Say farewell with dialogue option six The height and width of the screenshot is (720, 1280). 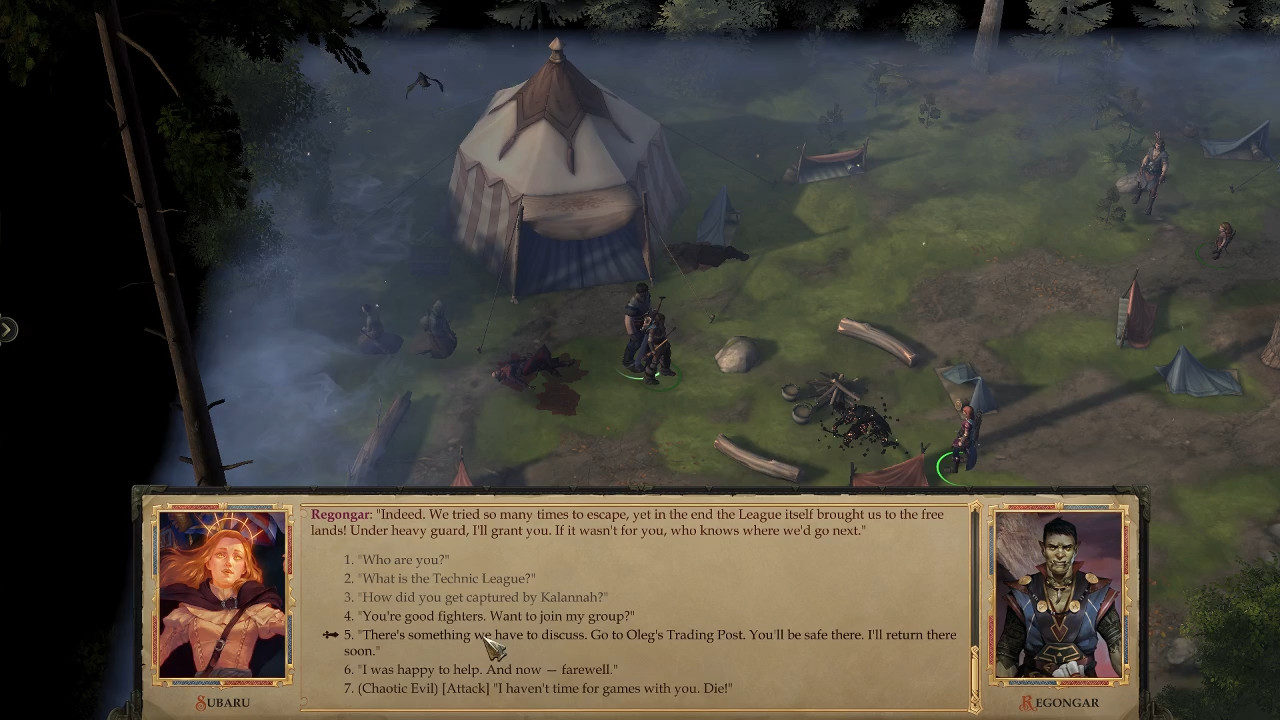pyautogui.click(x=488, y=669)
